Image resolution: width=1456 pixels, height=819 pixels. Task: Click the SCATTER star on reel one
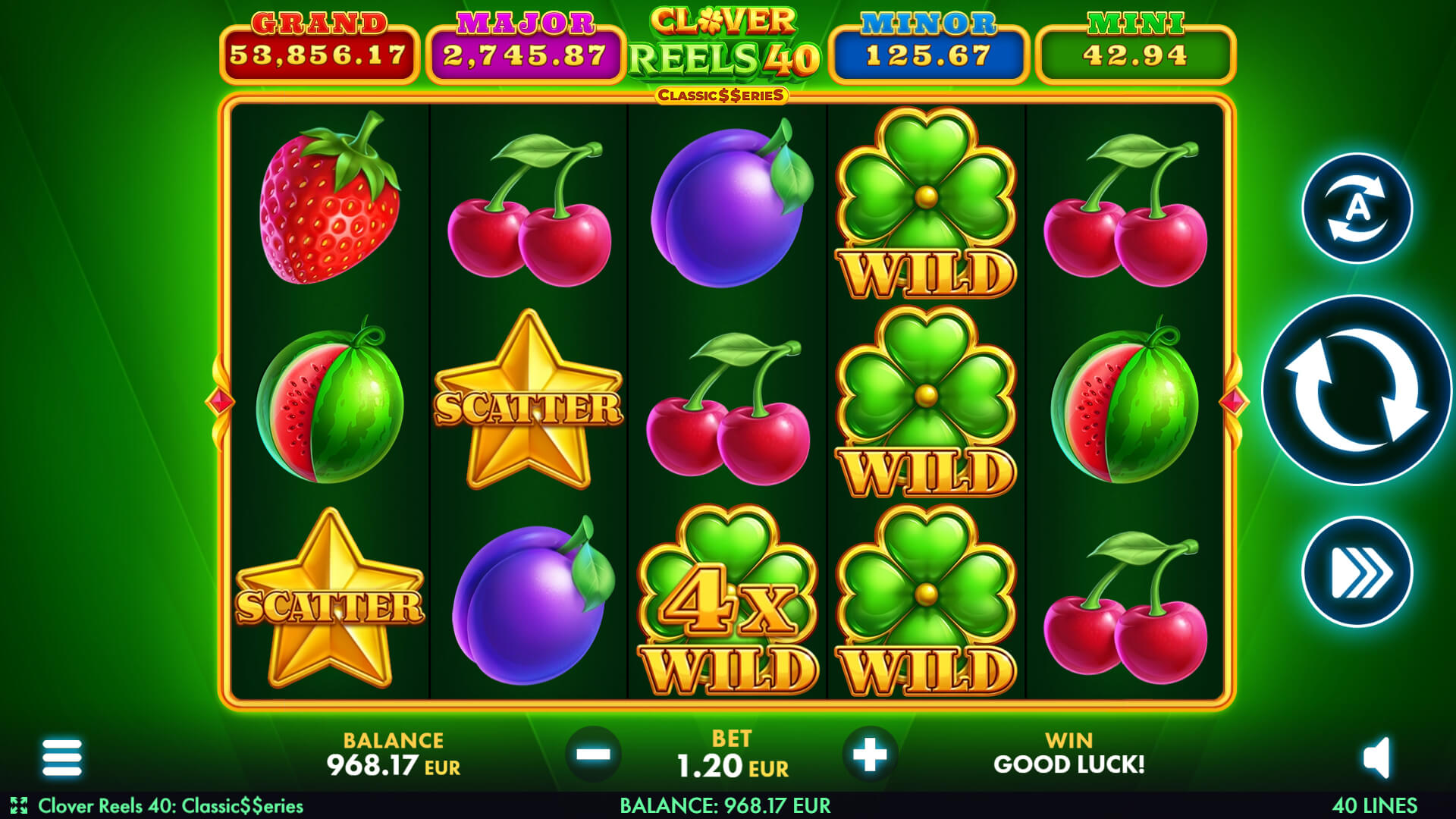click(x=329, y=599)
